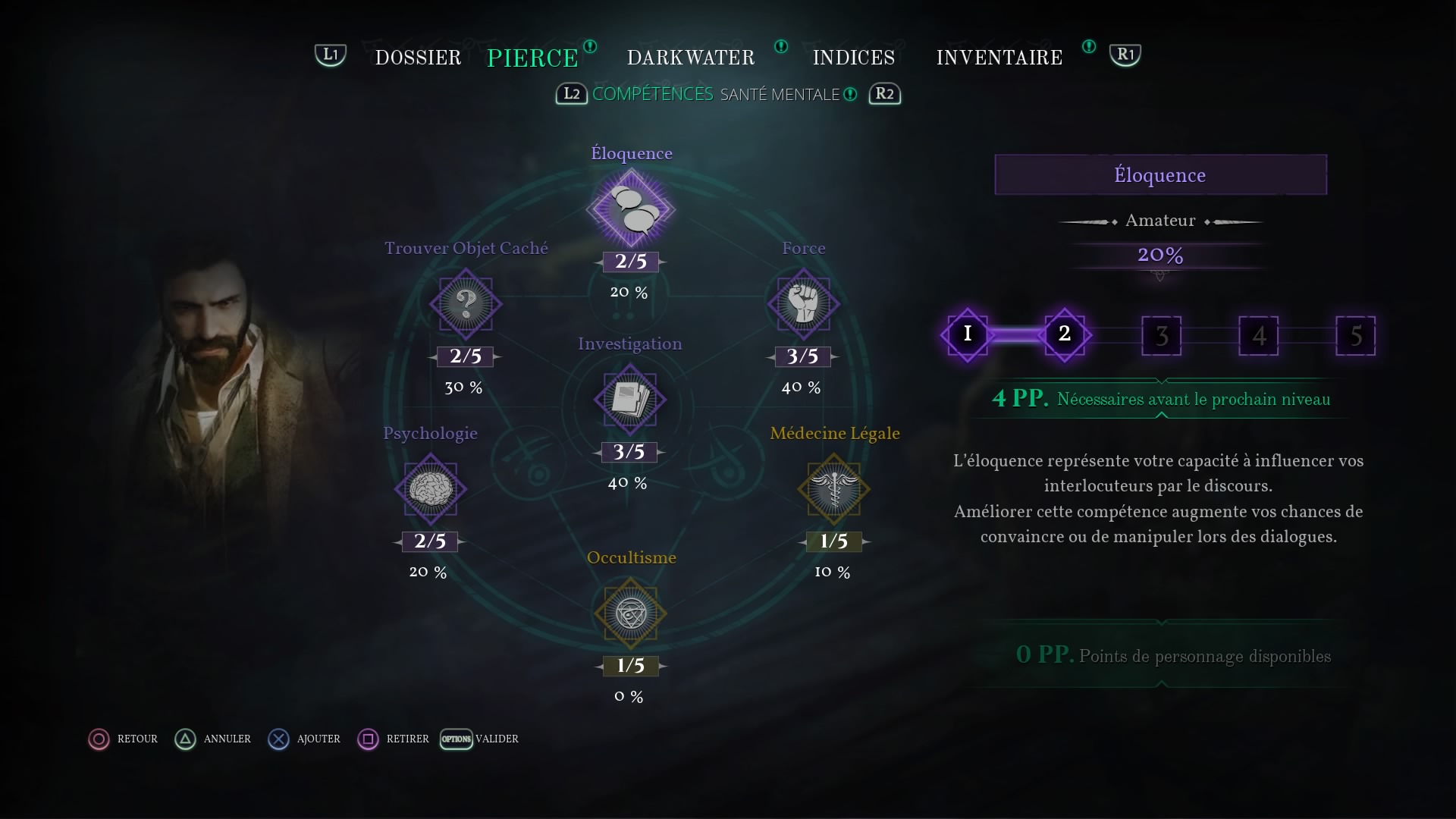The image size is (1456, 819).
Task: Click the Éloquence level 3 node
Action: pyautogui.click(x=1161, y=335)
